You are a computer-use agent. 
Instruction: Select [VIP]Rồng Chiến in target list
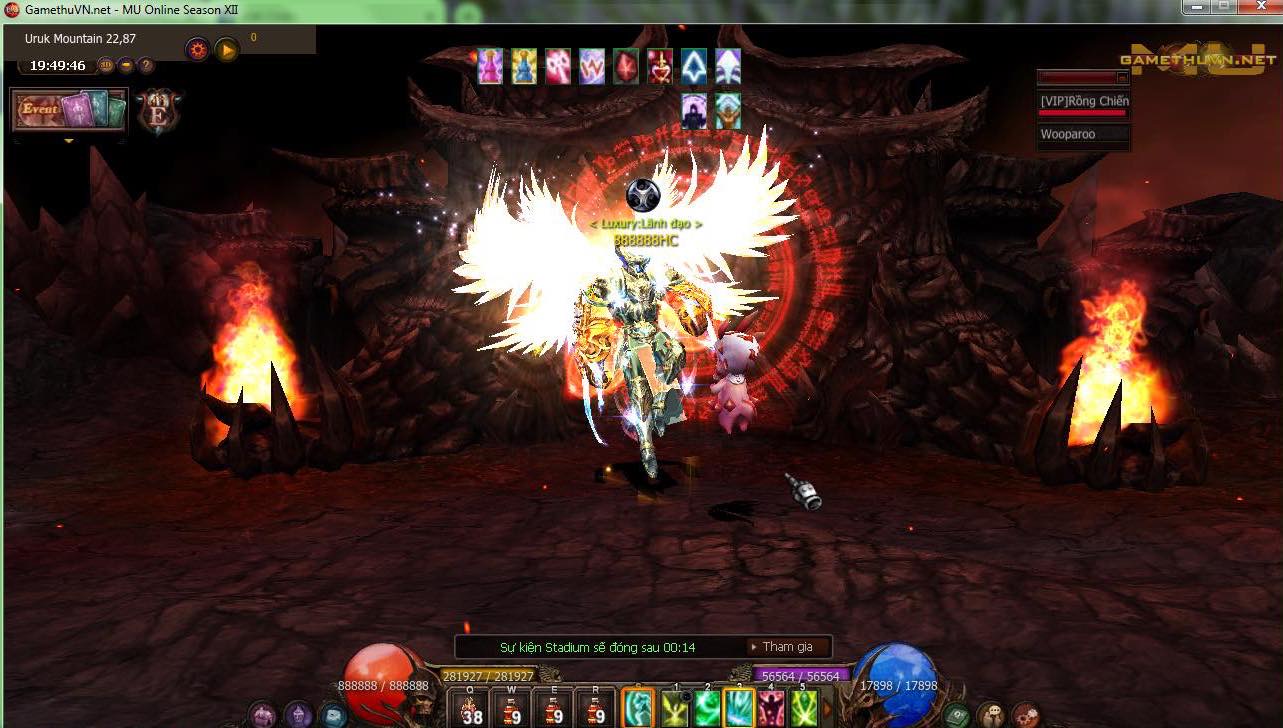coord(1084,102)
